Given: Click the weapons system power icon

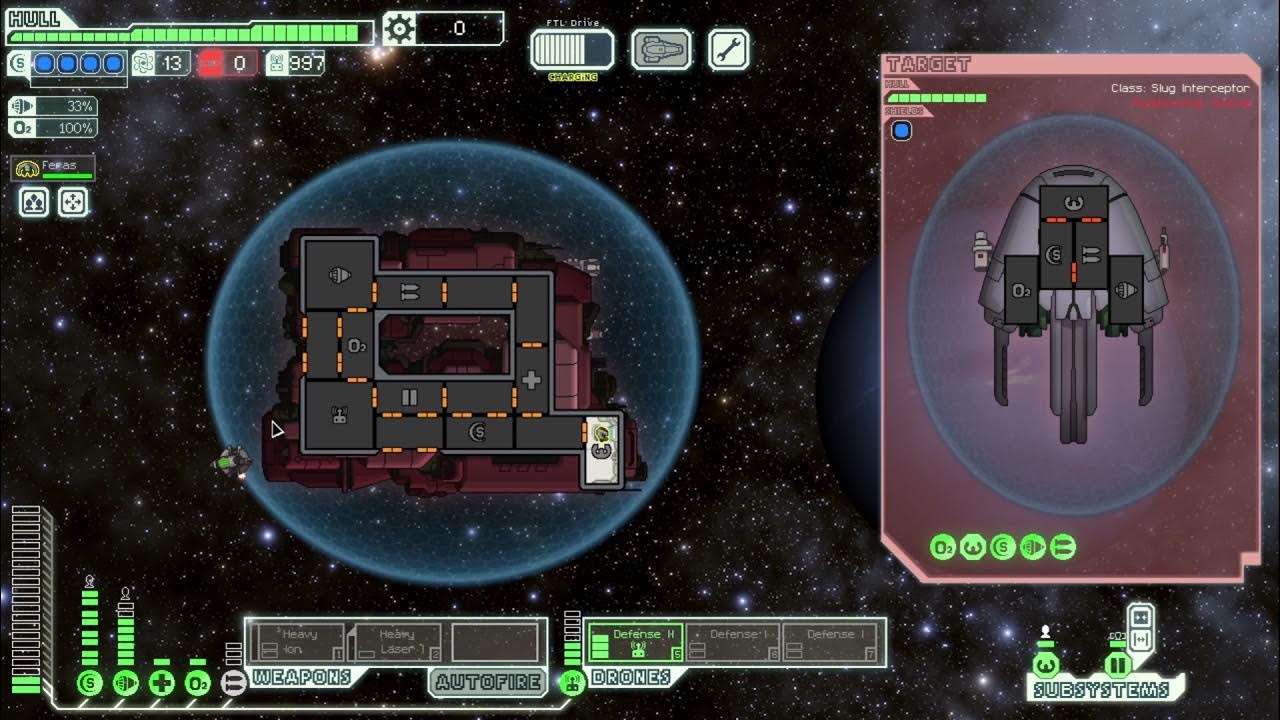Looking at the screenshot, I should [233, 683].
